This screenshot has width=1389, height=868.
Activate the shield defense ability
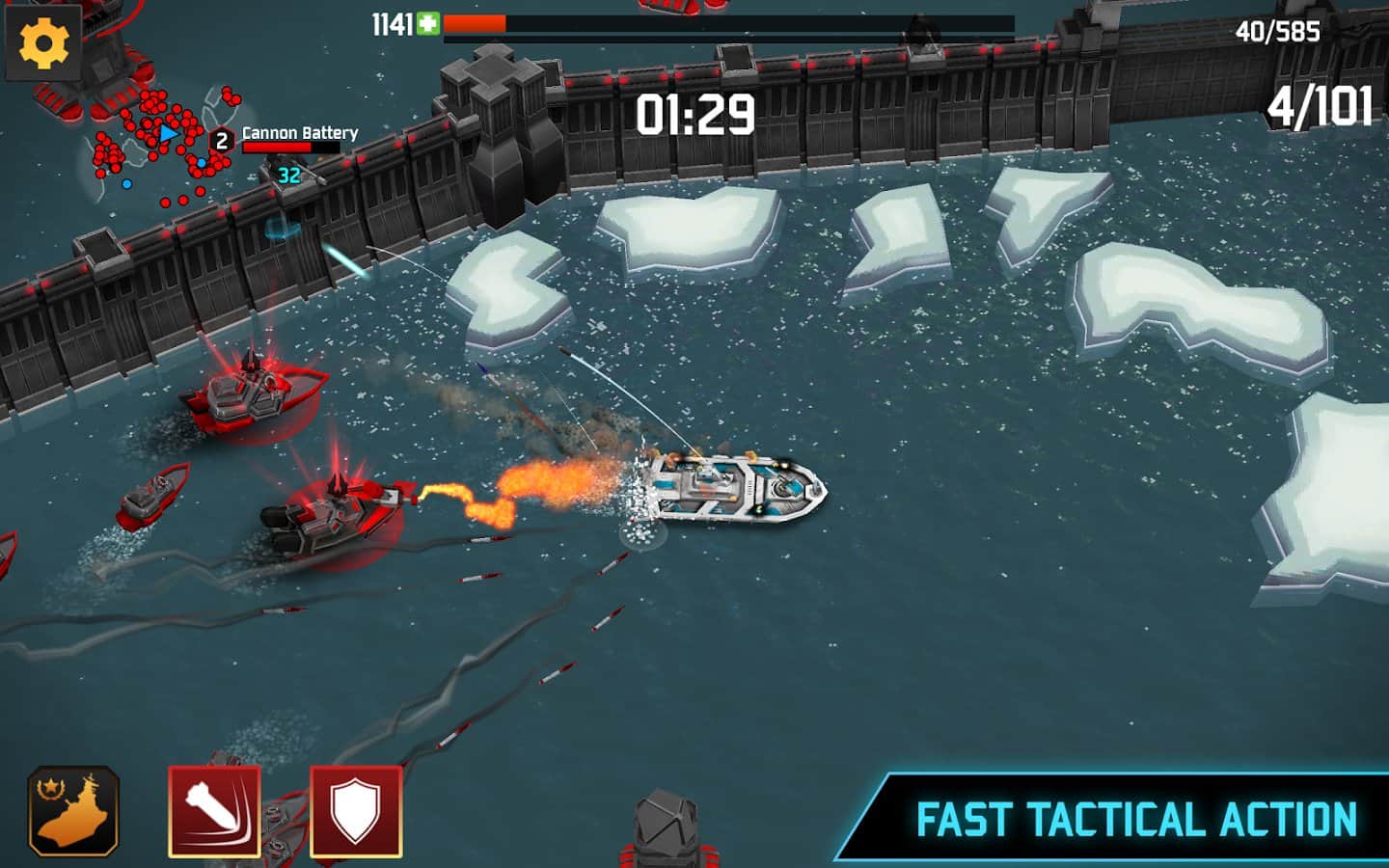(356, 811)
